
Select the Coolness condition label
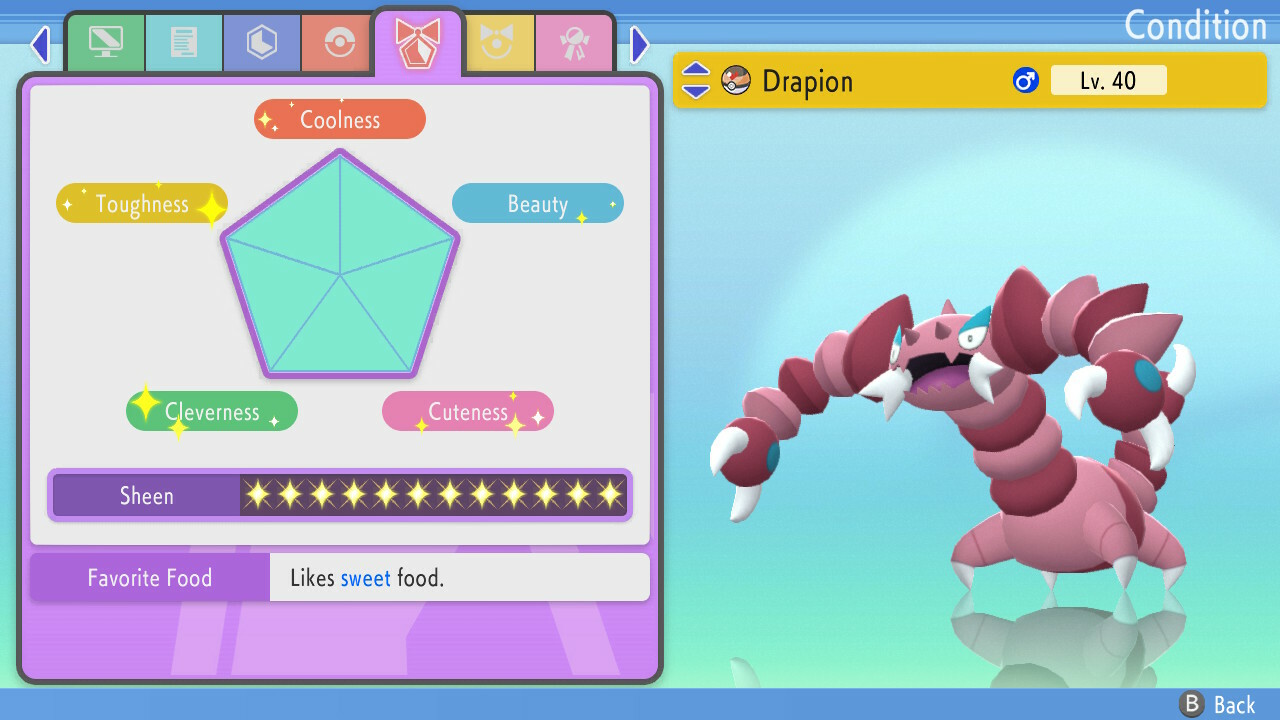339,118
